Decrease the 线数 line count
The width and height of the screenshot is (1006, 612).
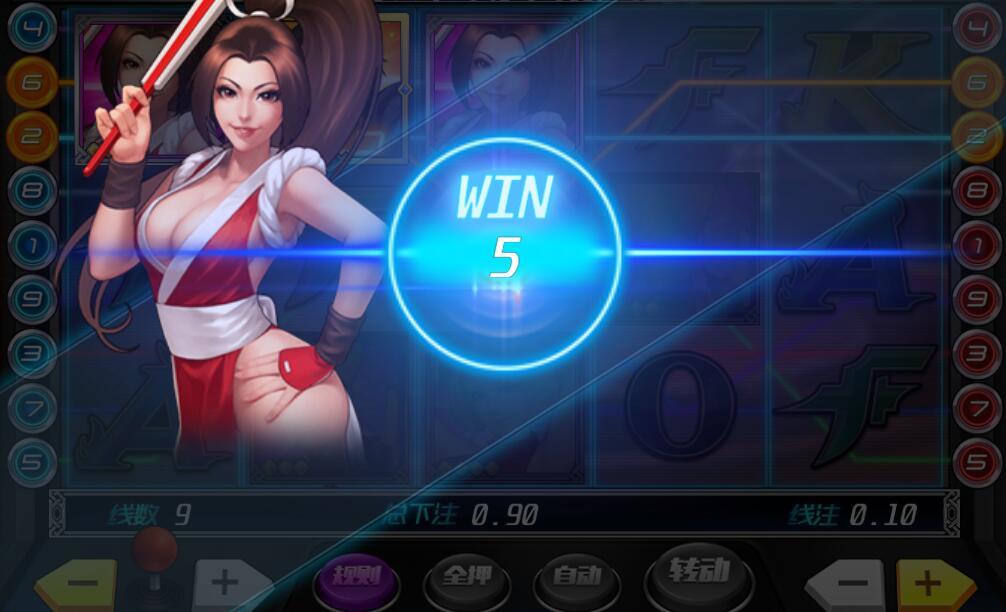pyautogui.click(x=82, y=585)
